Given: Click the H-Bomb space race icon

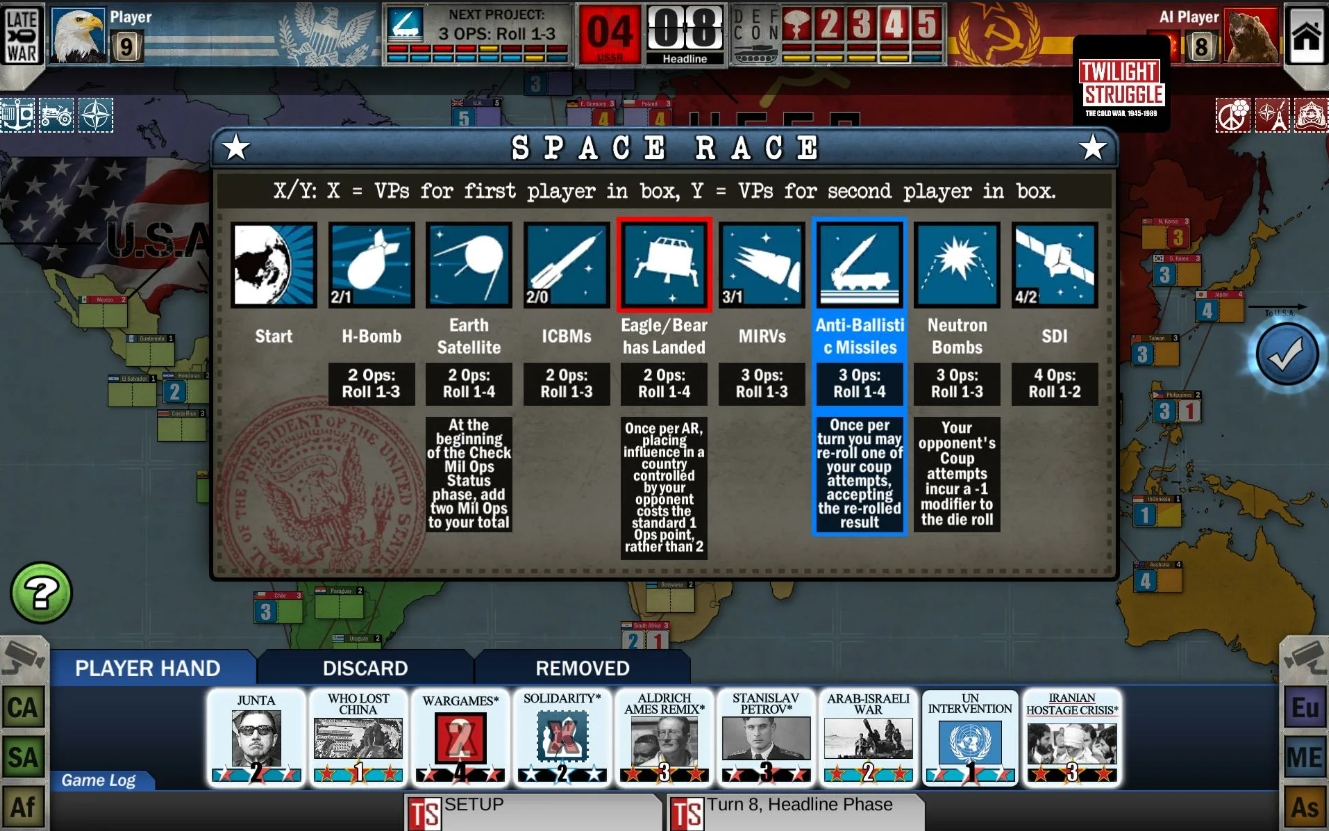Looking at the screenshot, I should (x=370, y=263).
